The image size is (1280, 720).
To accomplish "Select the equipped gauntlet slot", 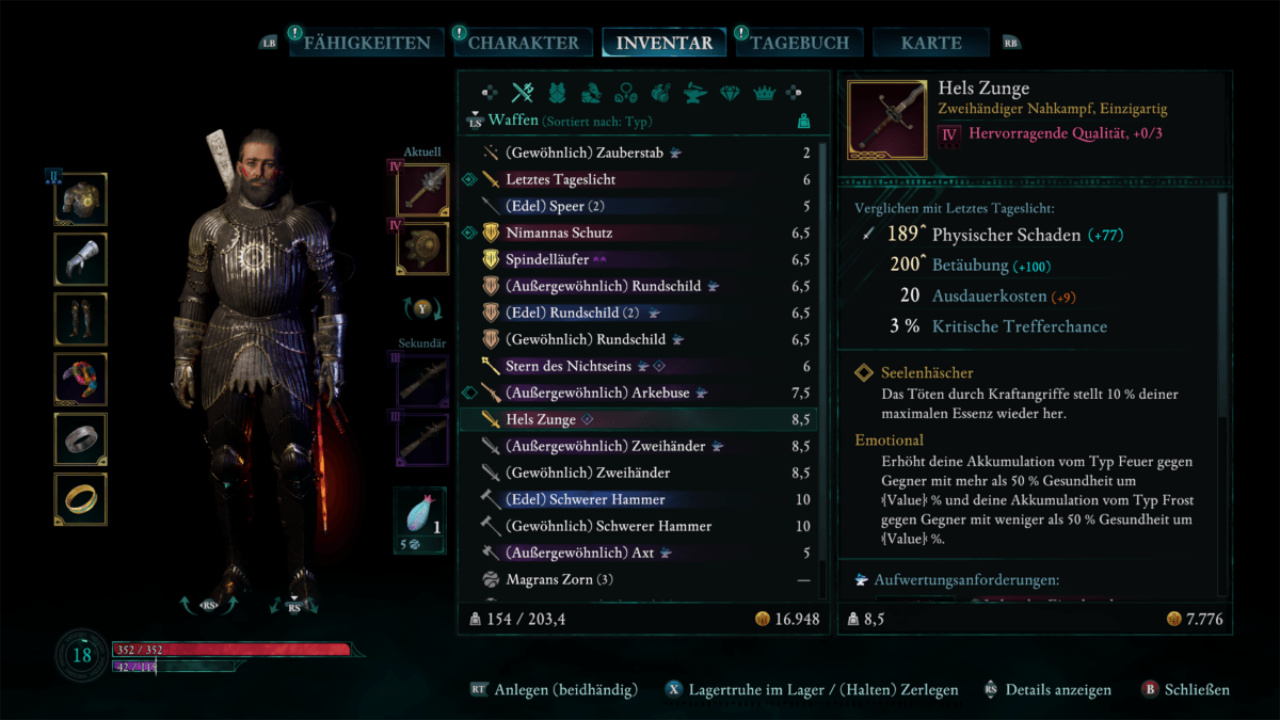I will click(x=80, y=260).
